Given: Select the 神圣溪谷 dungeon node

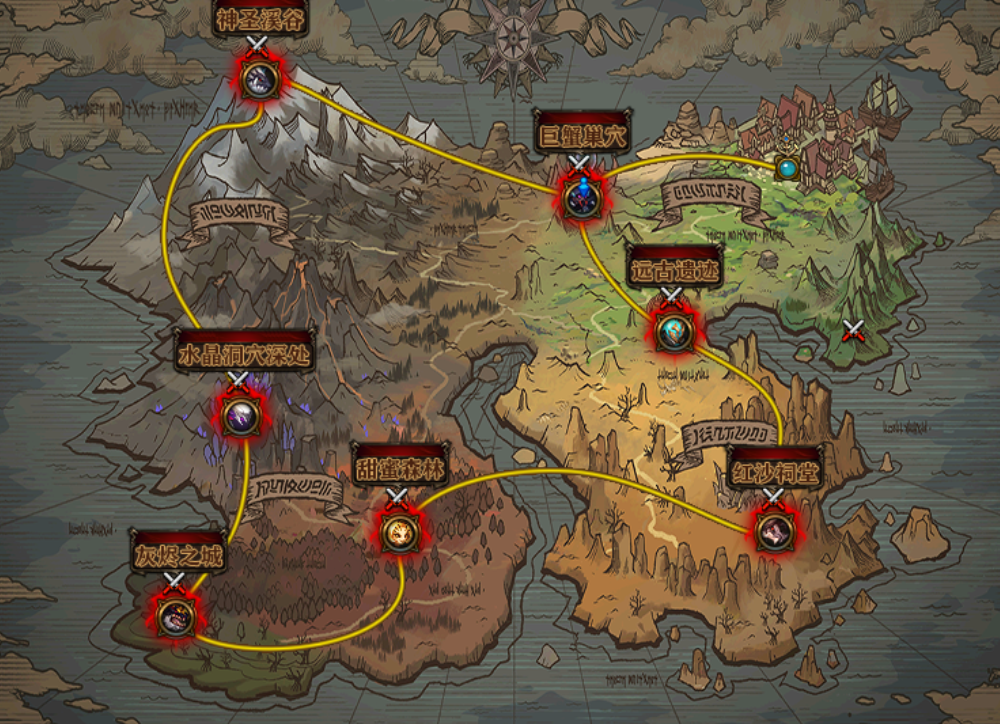Looking at the screenshot, I should pyautogui.click(x=259, y=79).
